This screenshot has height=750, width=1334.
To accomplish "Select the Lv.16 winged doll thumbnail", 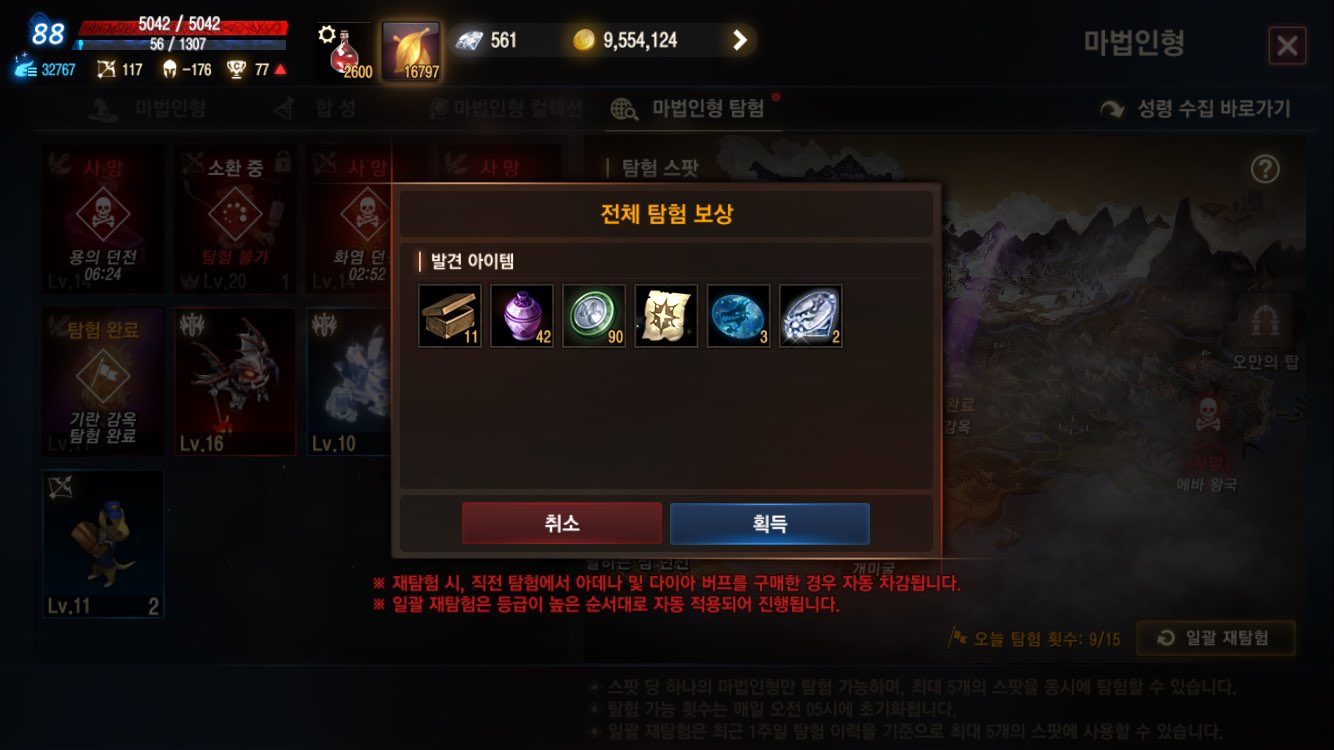I will point(235,381).
